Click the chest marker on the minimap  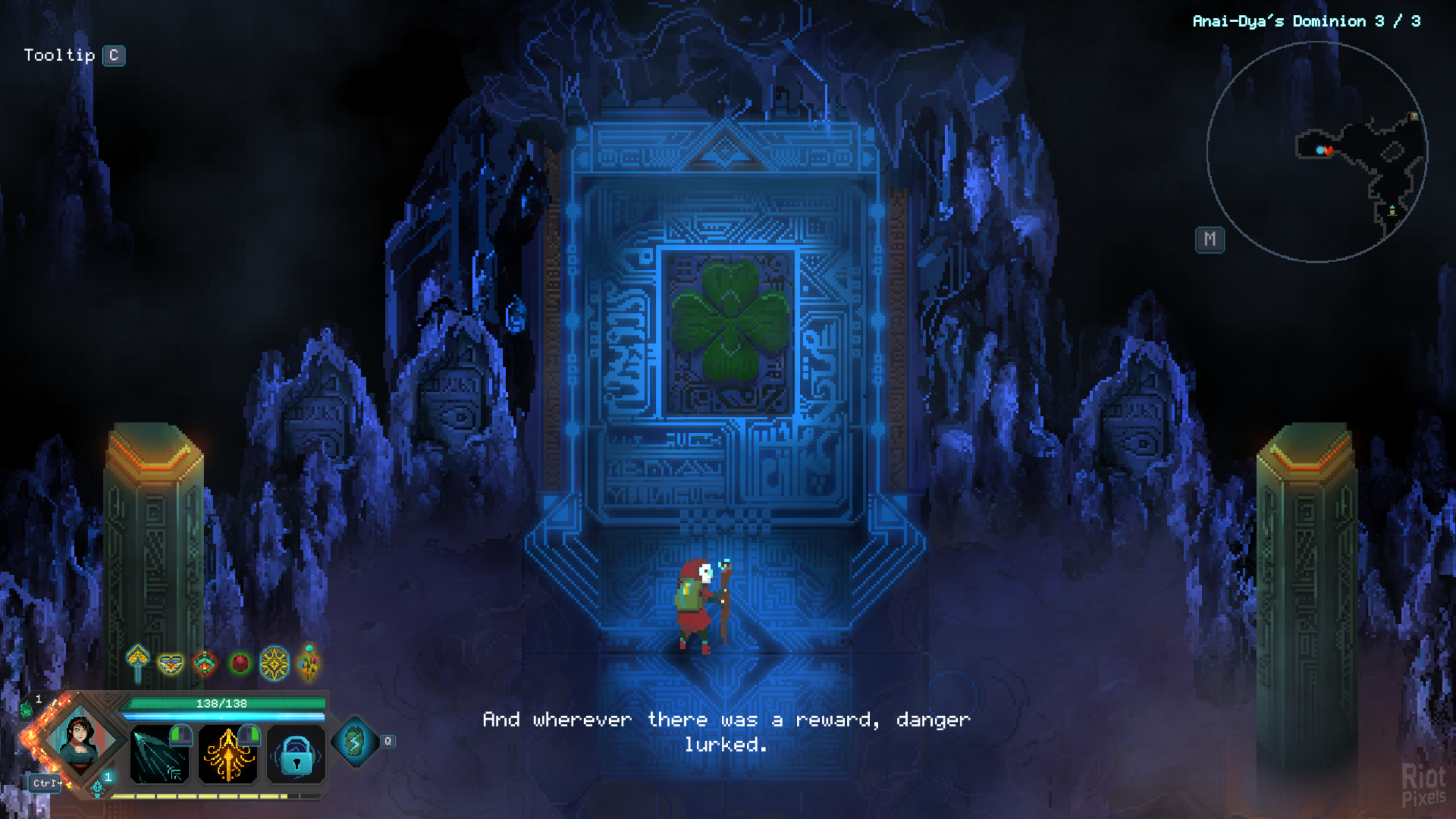pos(1414,117)
